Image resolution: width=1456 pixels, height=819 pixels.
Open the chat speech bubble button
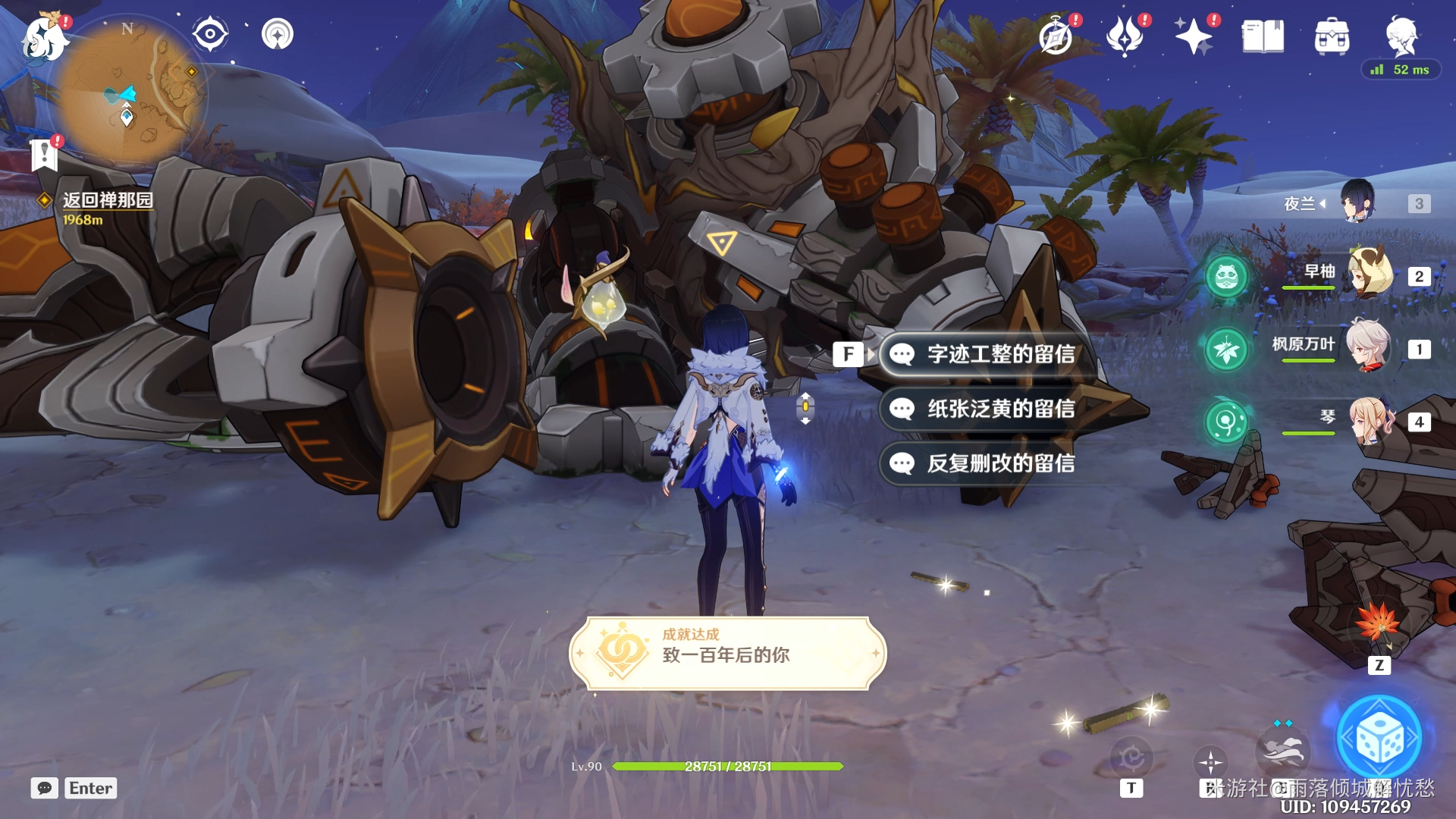tap(45, 788)
